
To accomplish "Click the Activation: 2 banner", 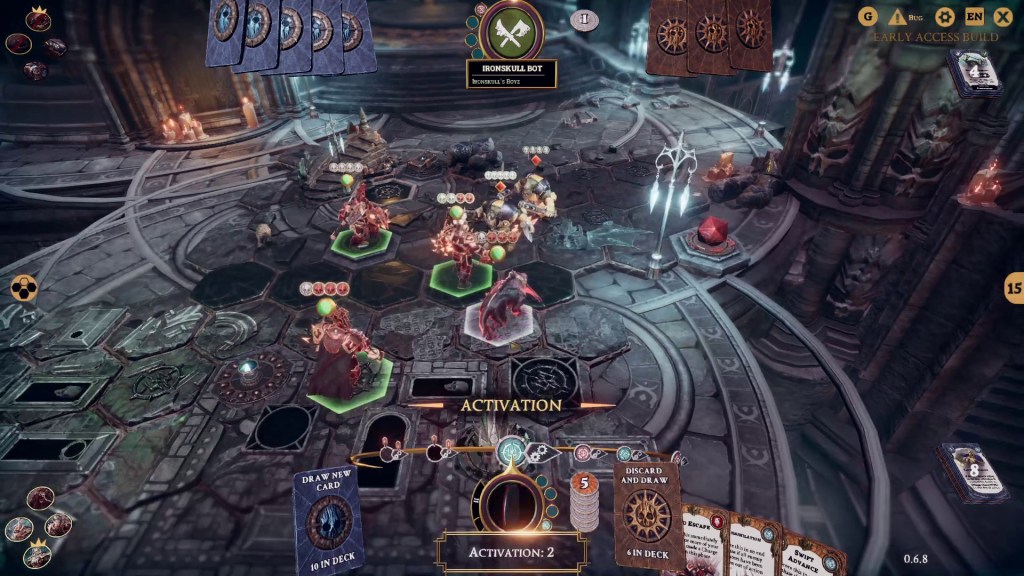I will click(509, 551).
